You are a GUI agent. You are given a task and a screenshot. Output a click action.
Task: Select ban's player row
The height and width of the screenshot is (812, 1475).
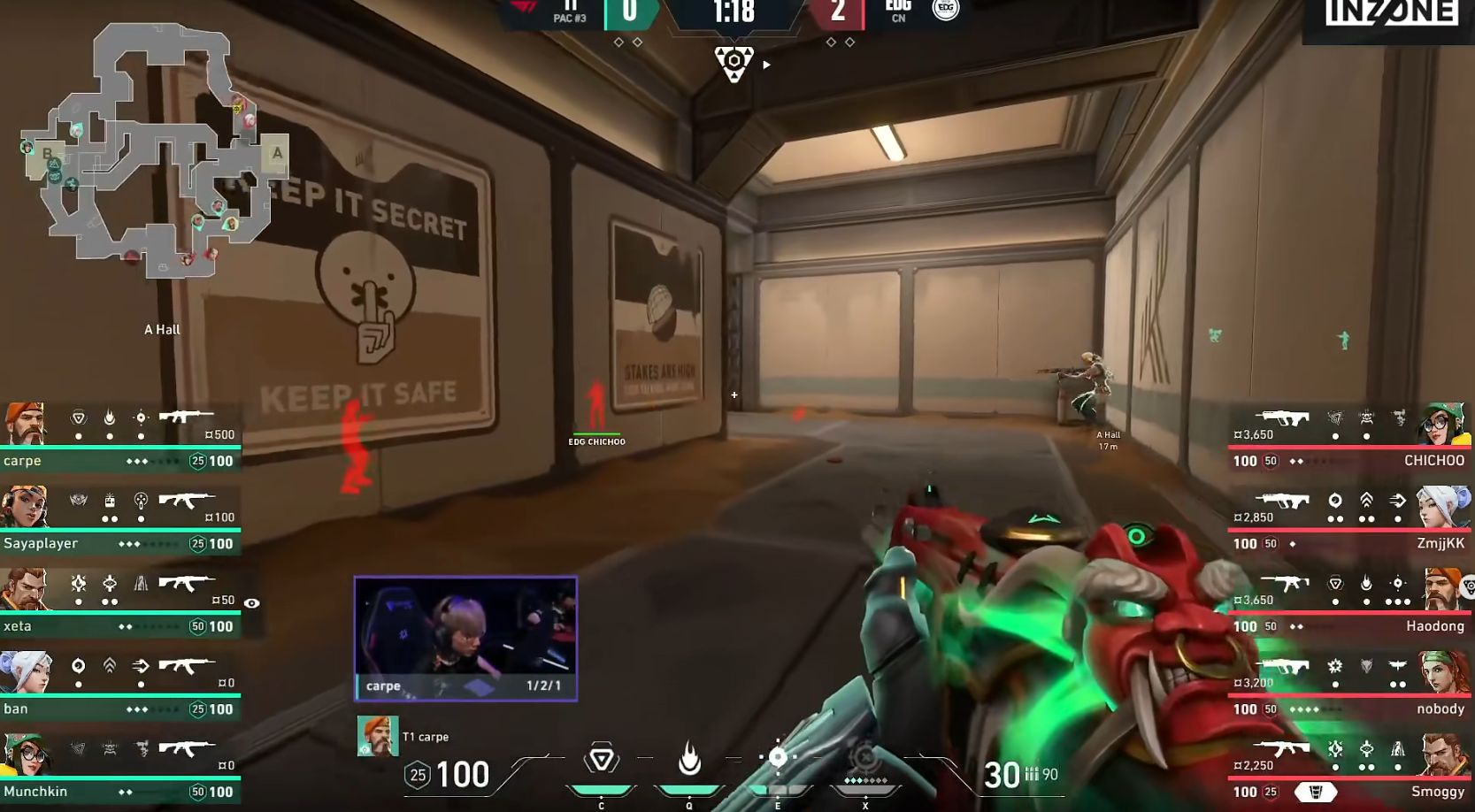[119, 686]
